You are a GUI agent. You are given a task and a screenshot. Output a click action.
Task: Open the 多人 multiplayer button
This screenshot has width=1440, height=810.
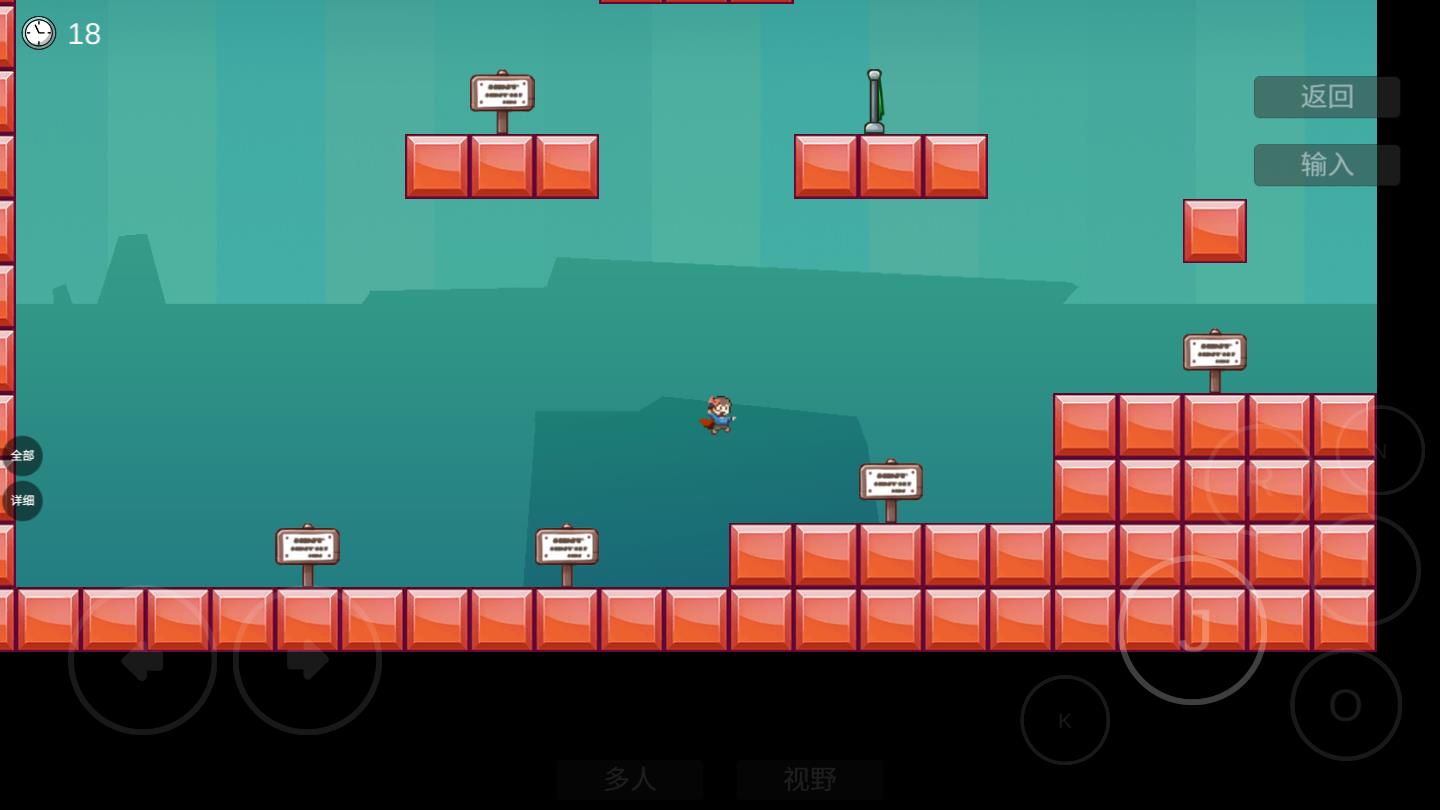coord(630,779)
